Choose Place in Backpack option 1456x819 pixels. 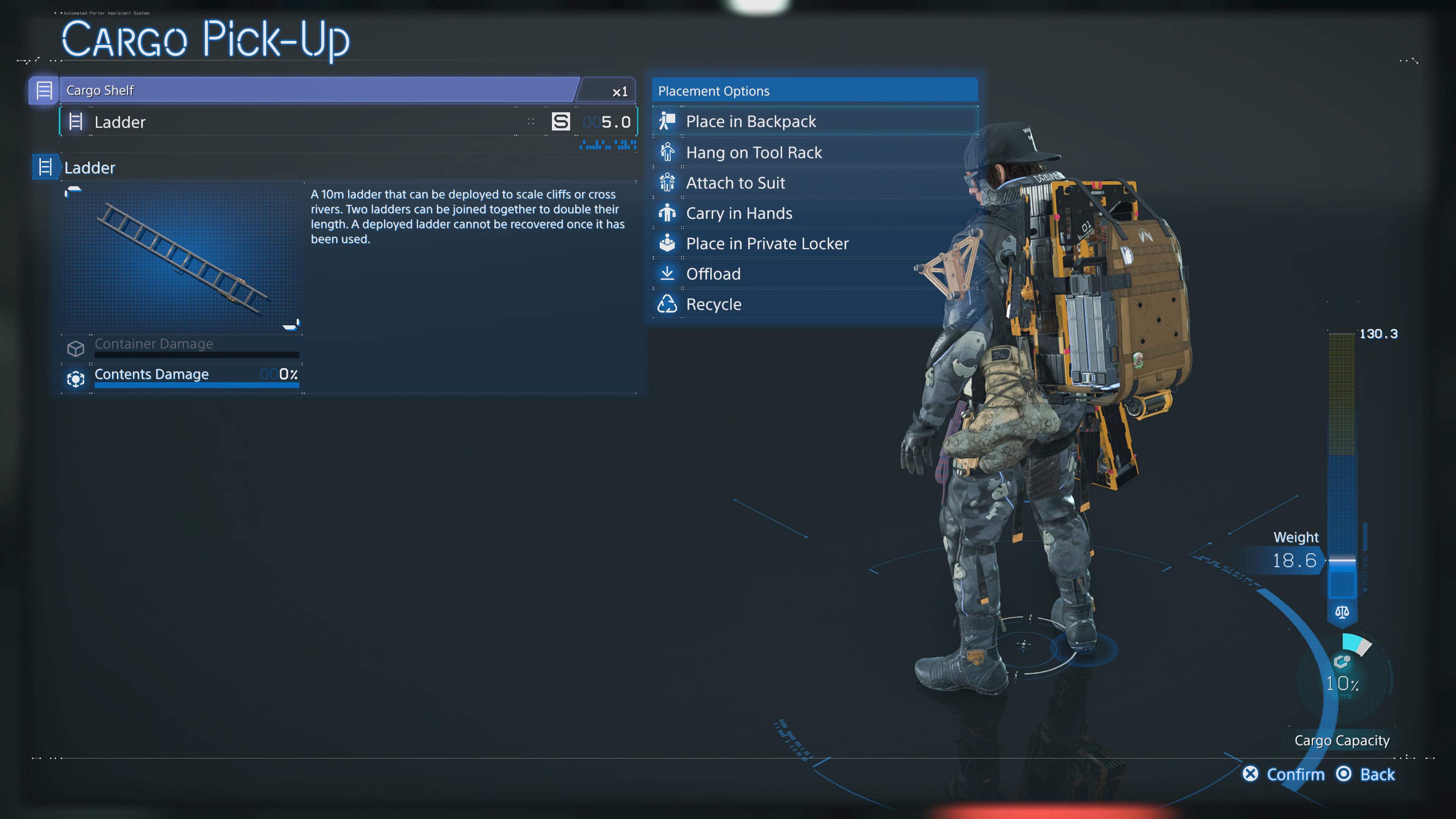pyautogui.click(x=751, y=121)
